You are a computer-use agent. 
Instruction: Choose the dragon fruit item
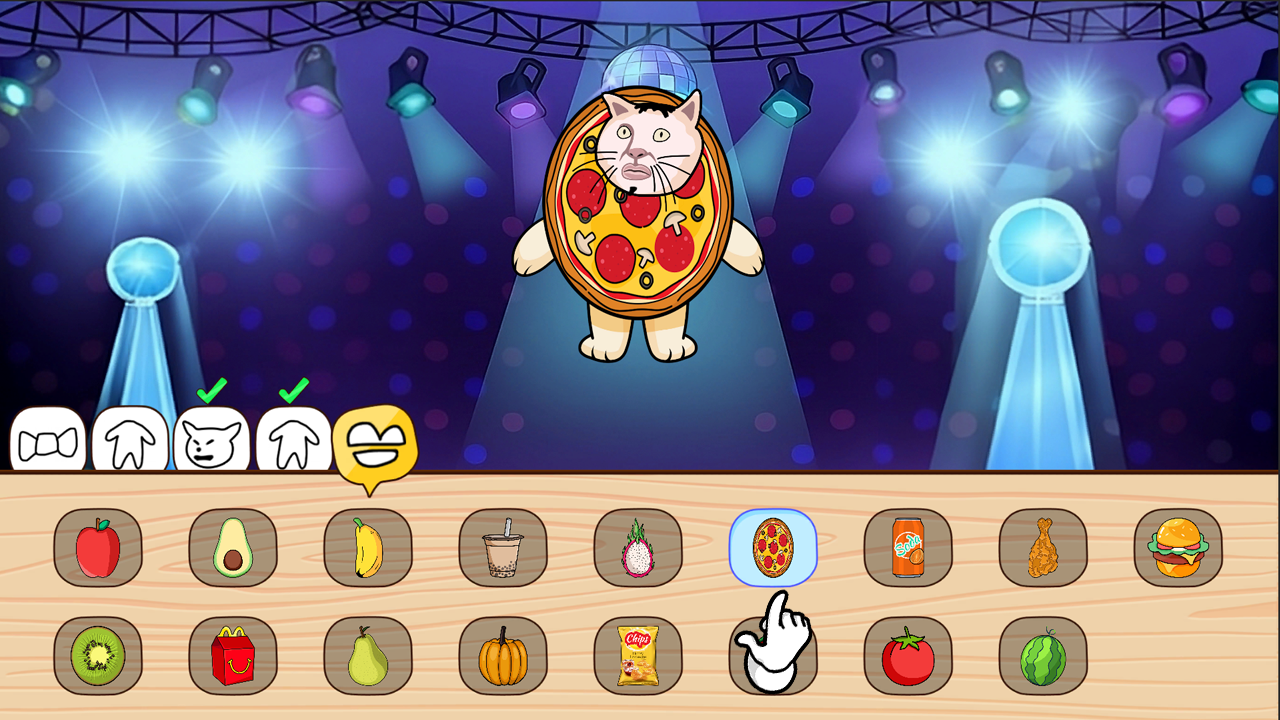coord(640,546)
